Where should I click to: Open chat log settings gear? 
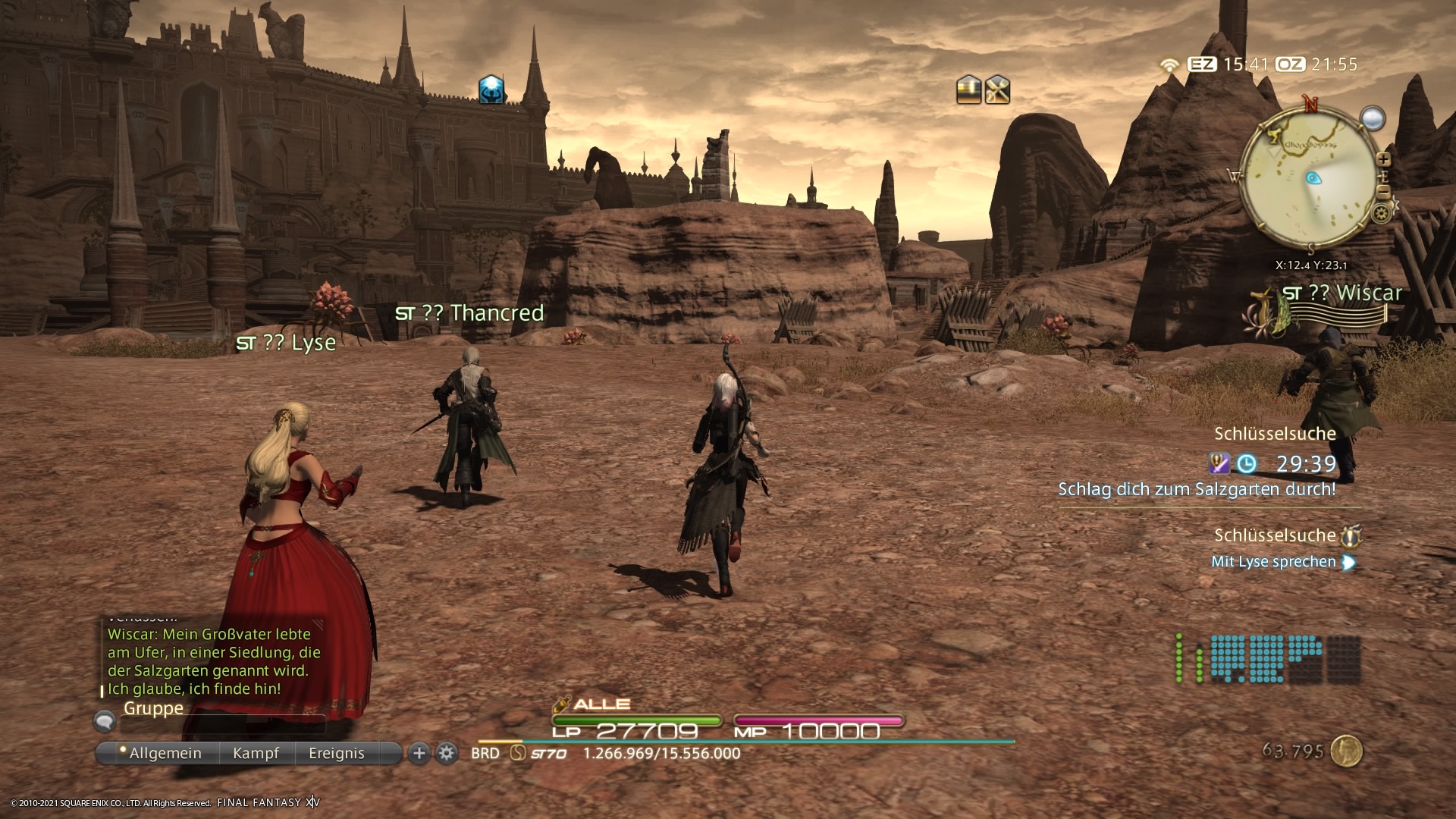[x=447, y=753]
